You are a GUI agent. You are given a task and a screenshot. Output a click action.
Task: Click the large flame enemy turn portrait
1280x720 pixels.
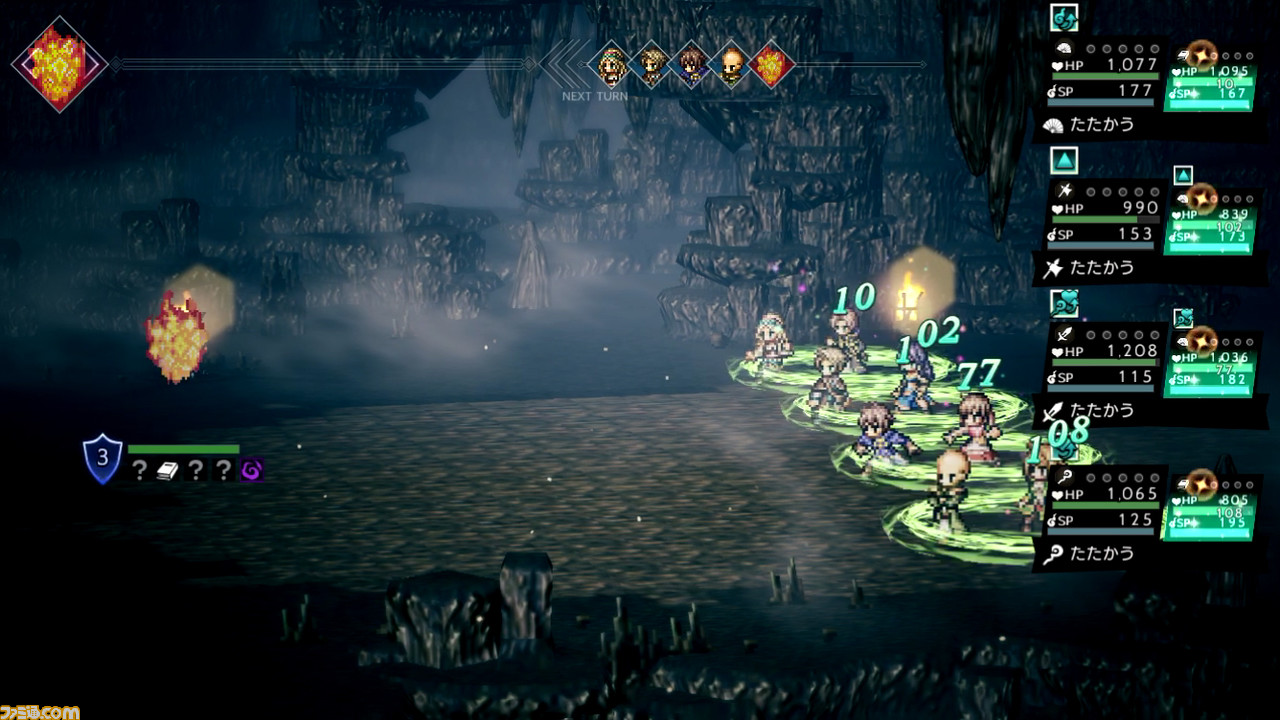pyautogui.click(x=59, y=63)
